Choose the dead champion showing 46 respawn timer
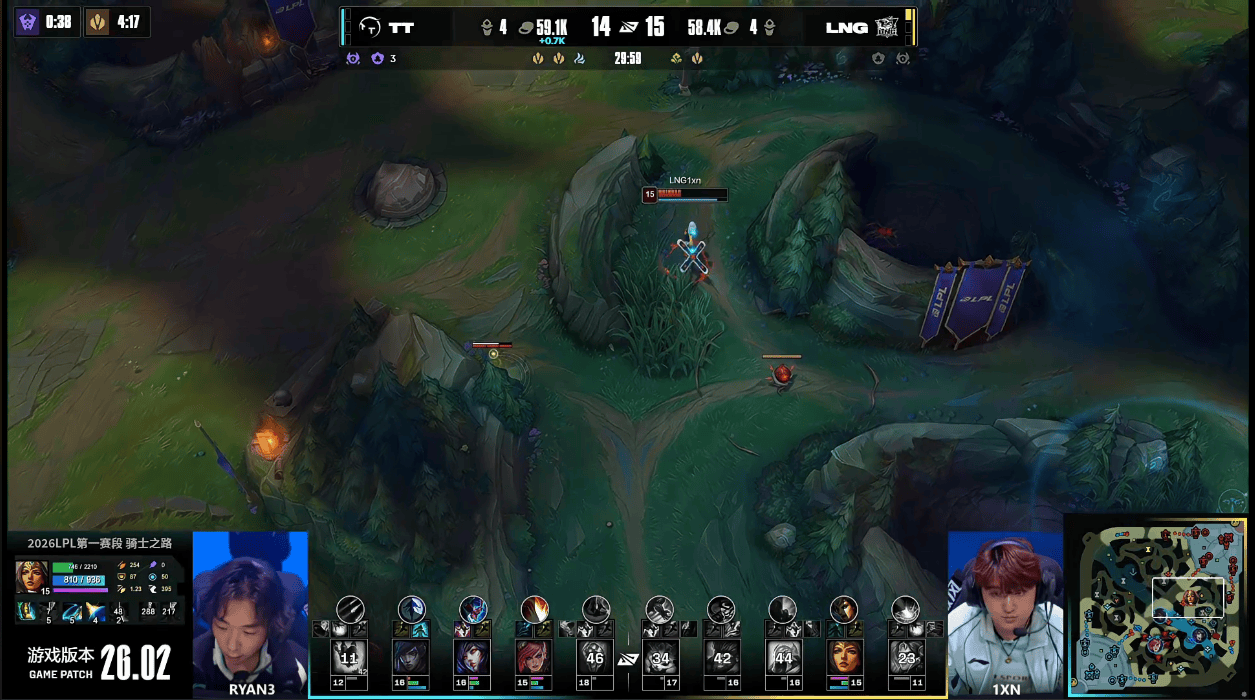Viewport: 1255px width, 700px height. coord(596,657)
